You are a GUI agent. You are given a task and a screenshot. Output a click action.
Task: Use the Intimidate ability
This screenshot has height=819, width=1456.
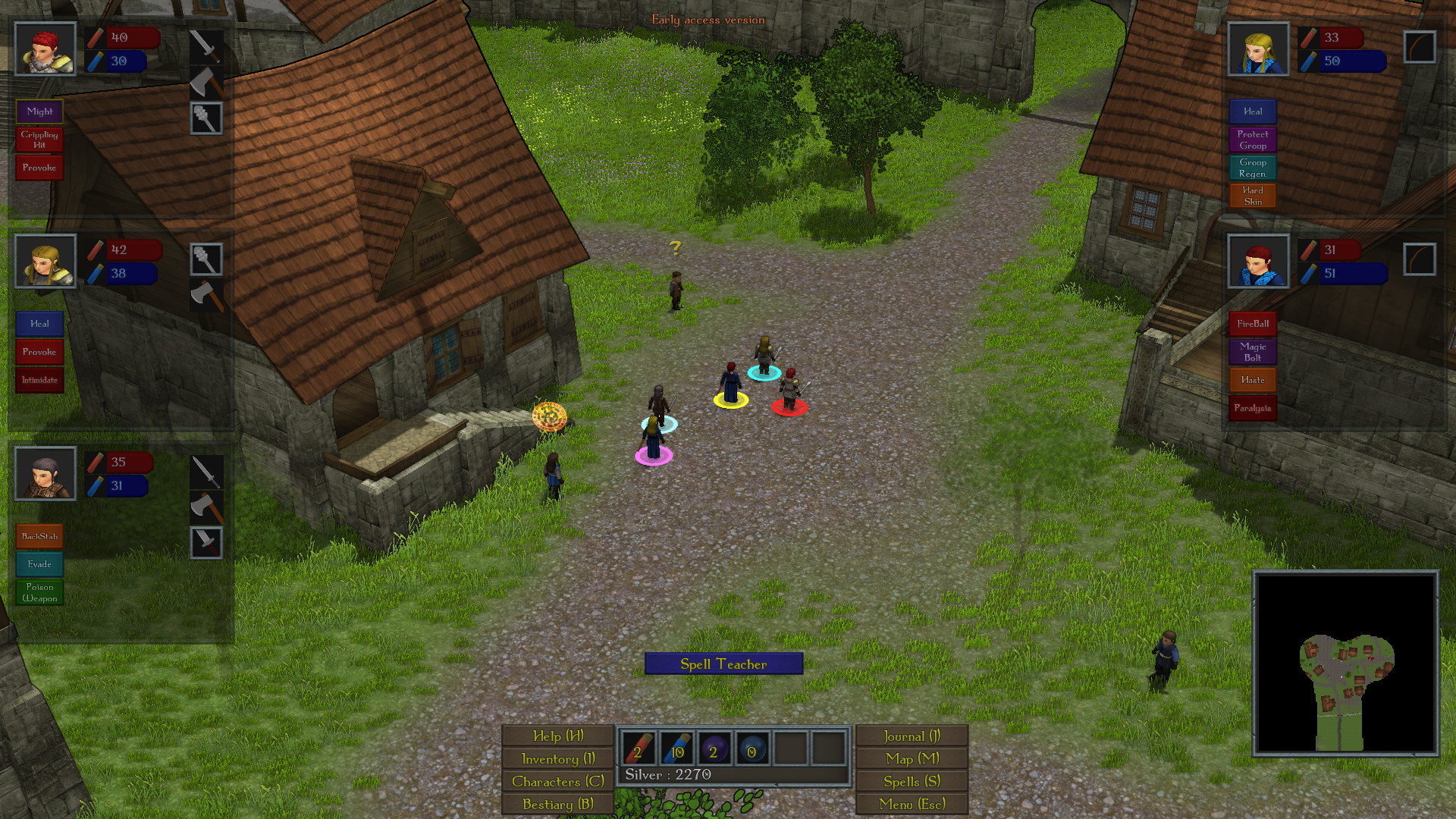point(39,379)
